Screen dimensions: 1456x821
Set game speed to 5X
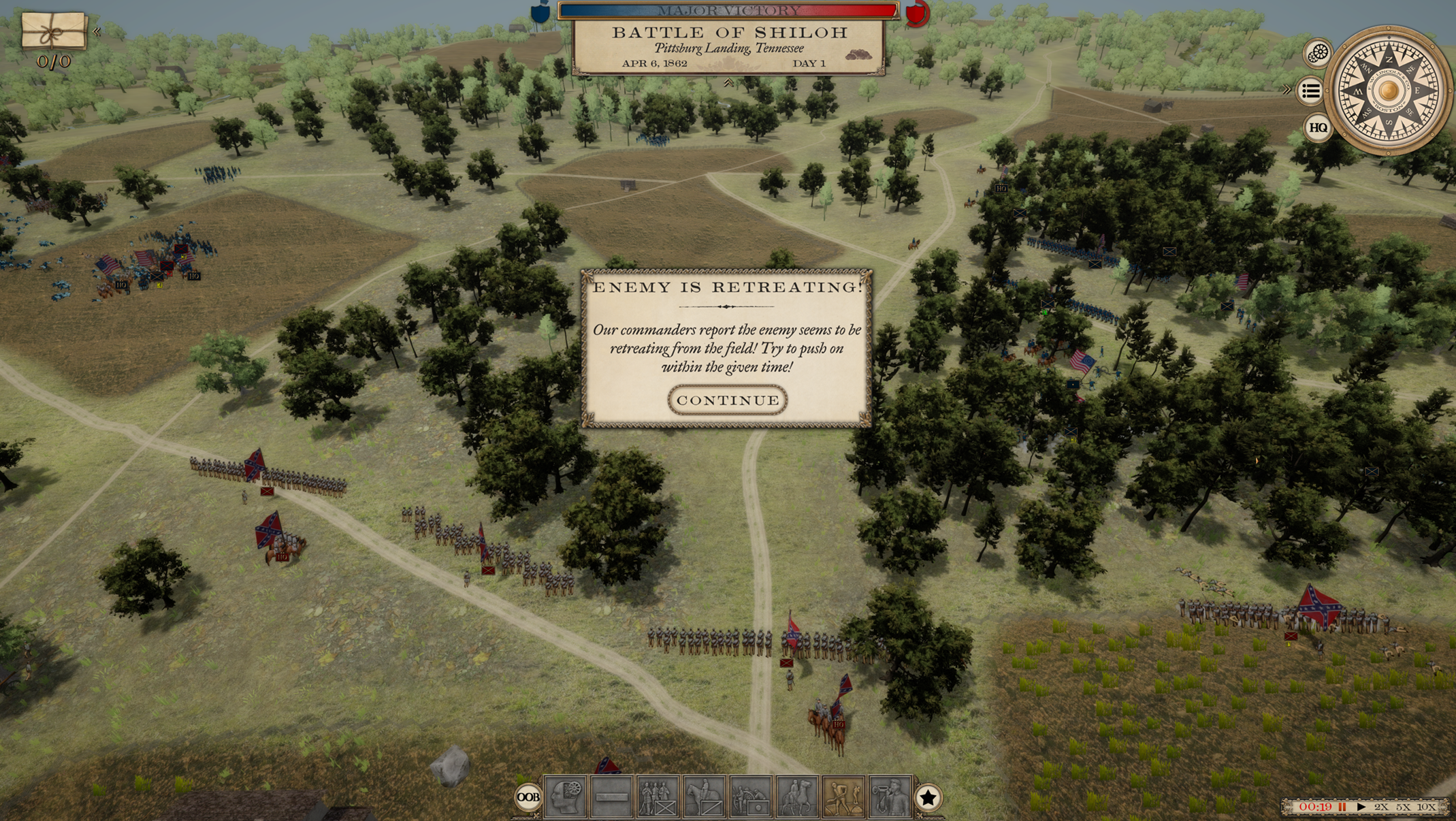(x=1403, y=807)
